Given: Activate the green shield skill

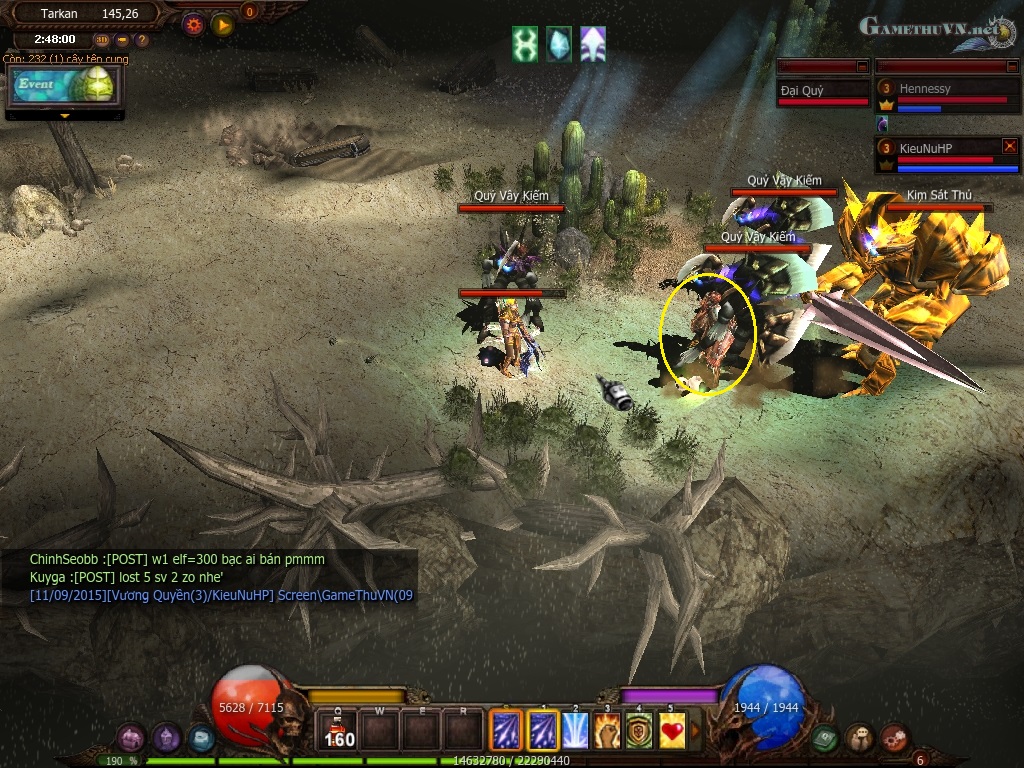Looking at the screenshot, I should tap(640, 730).
